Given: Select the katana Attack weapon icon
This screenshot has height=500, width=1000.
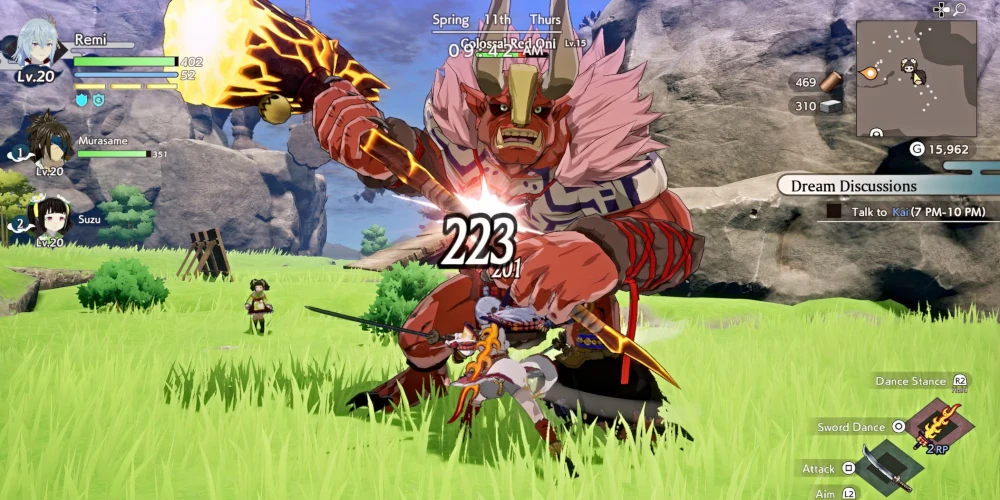Looking at the screenshot, I should 883,467.
